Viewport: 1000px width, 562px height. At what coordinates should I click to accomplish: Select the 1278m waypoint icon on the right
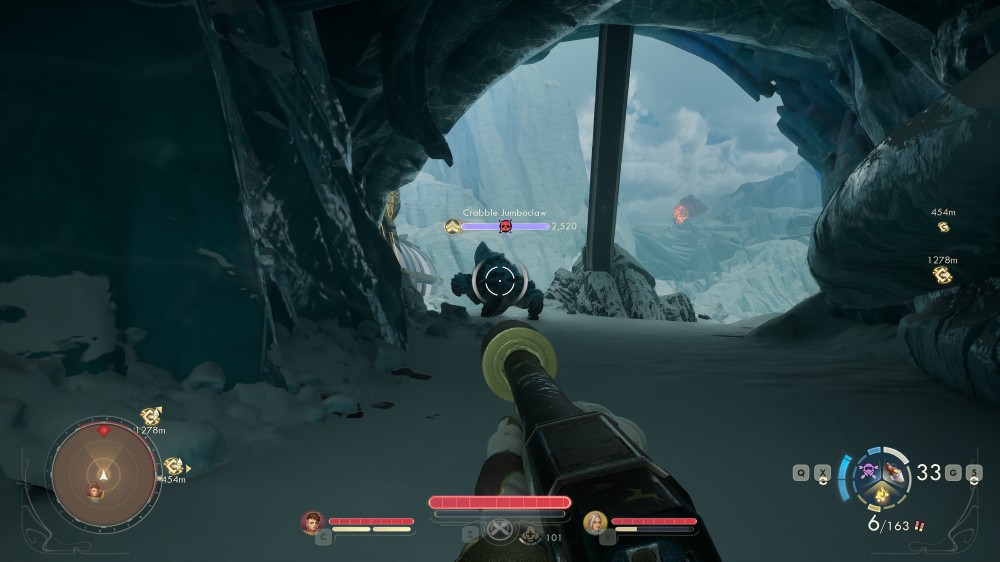941,274
